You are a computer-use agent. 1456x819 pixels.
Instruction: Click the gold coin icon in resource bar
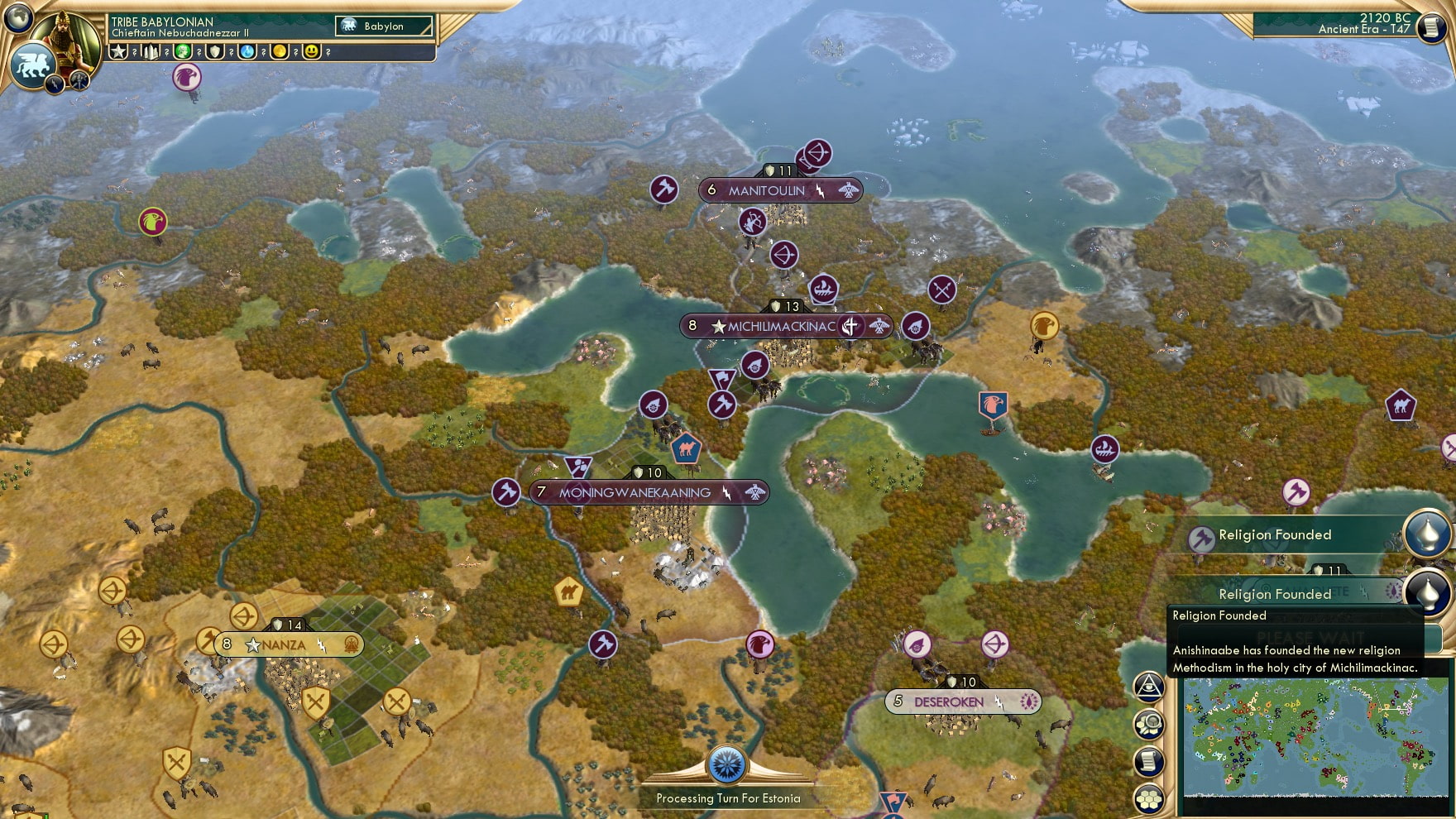pos(280,52)
